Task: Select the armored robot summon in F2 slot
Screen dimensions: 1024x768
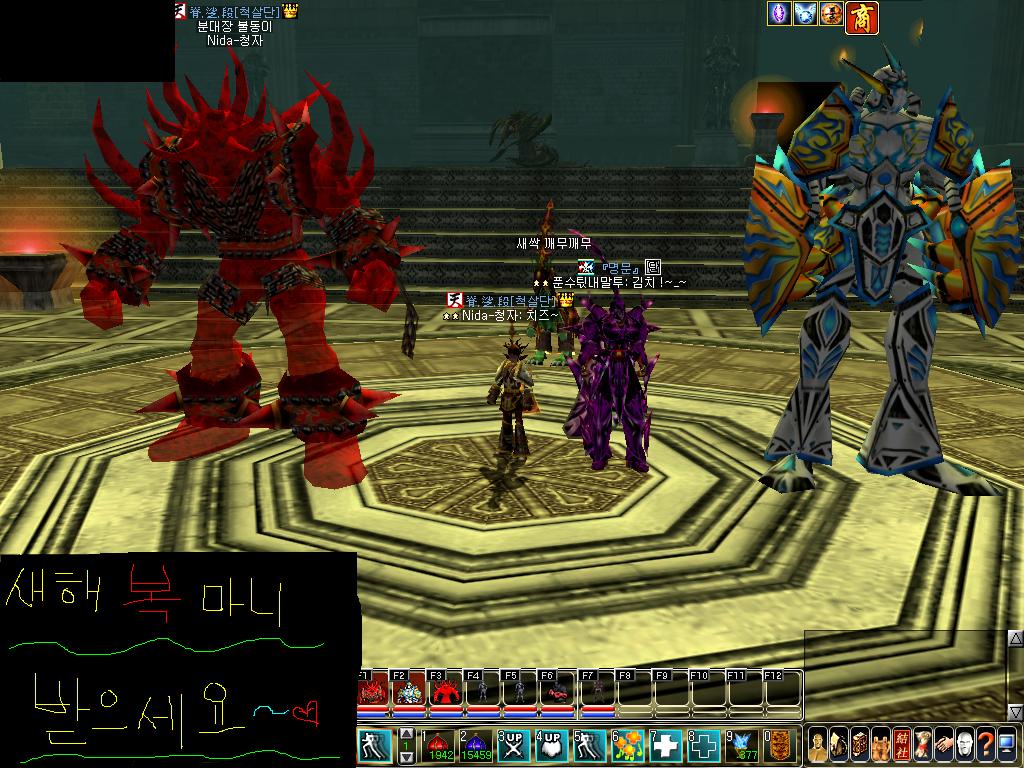Action: 410,691
